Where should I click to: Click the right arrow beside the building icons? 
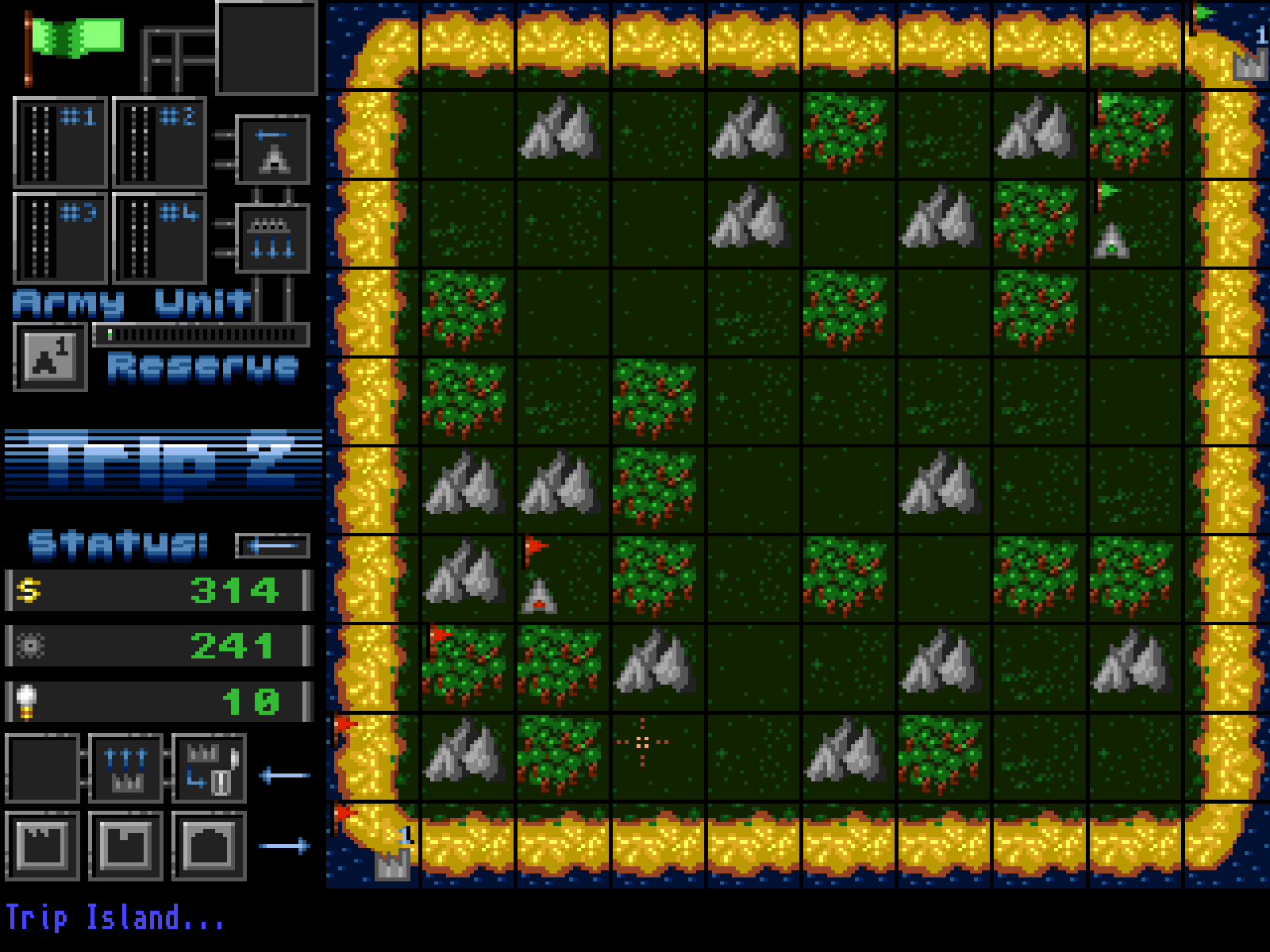[x=284, y=846]
